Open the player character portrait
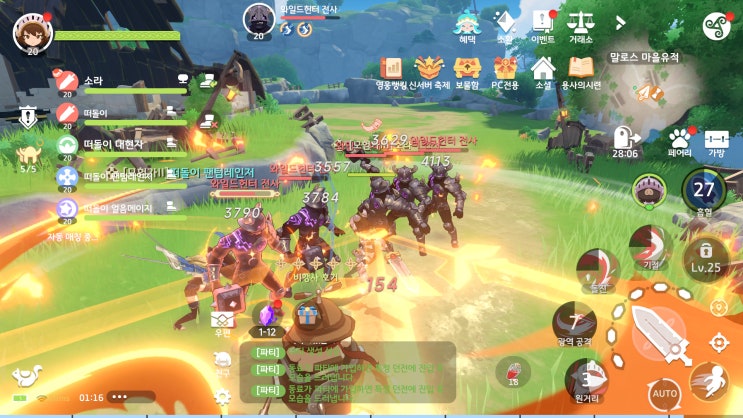Image resolution: width=743 pixels, height=418 pixels. coord(32,32)
